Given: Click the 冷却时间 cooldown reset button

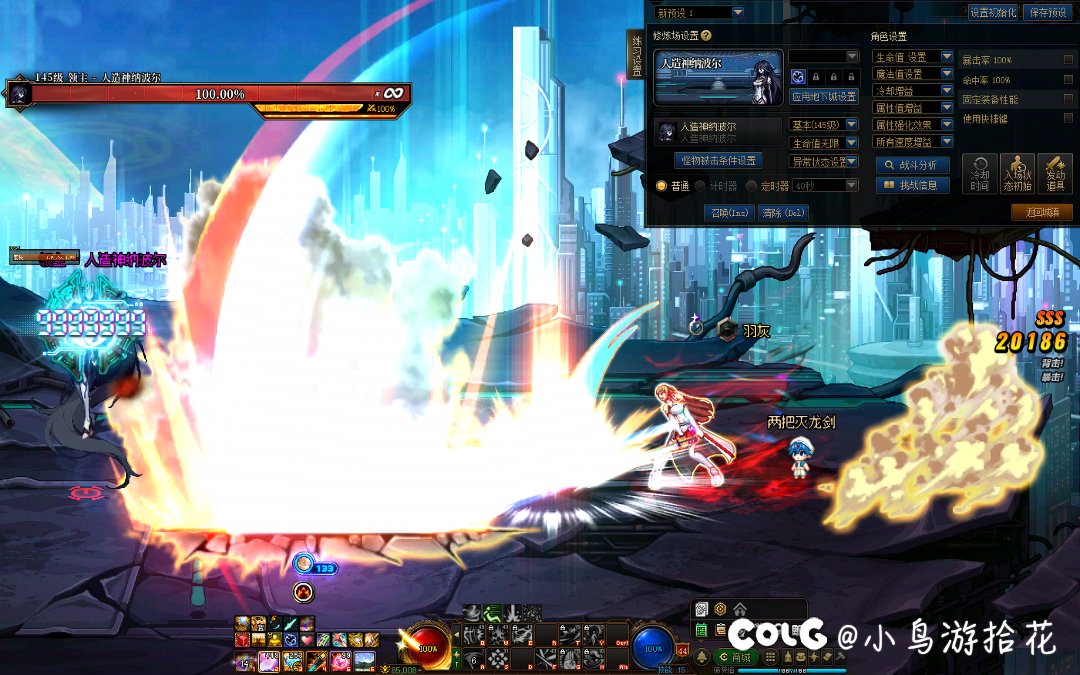Looking at the screenshot, I should pos(979,174).
